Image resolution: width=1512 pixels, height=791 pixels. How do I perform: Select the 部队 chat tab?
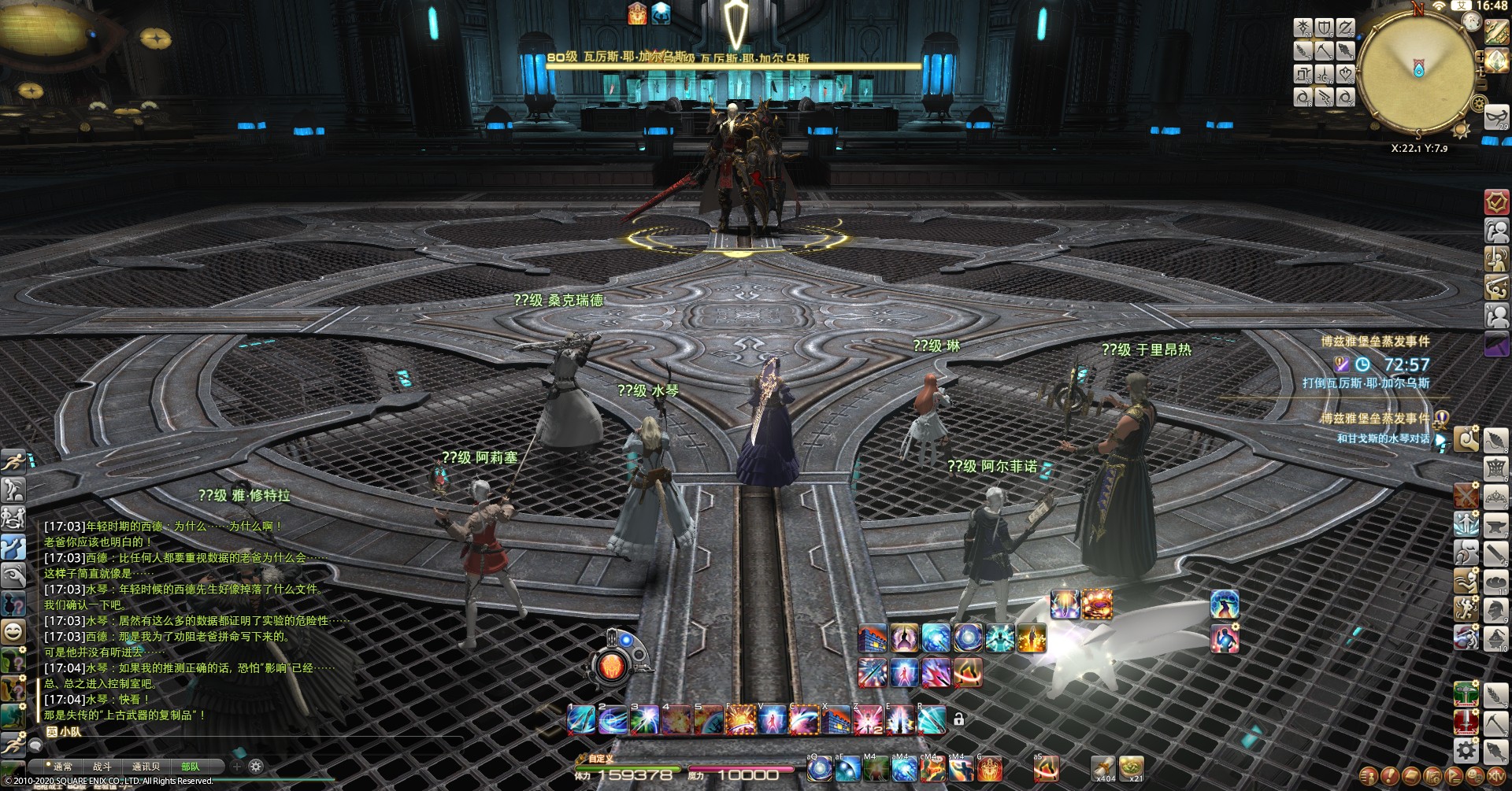191,766
